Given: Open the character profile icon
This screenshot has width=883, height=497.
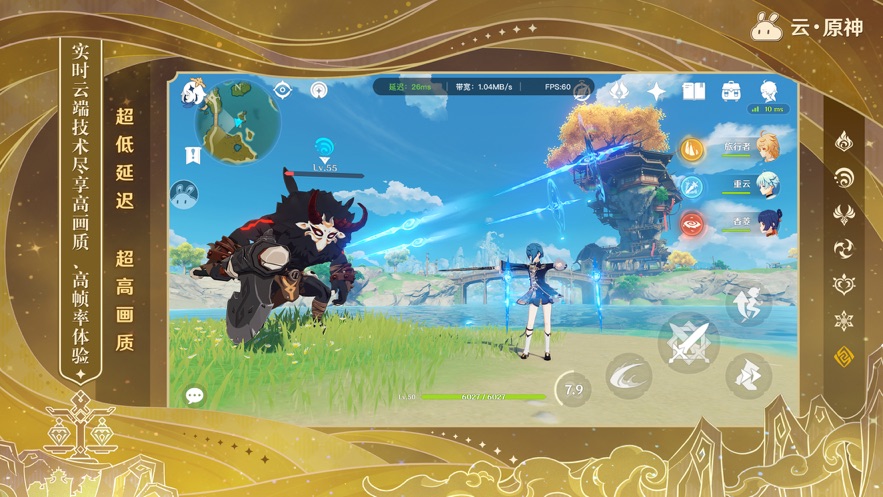Looking at the screenshot, I should [768, 90].
